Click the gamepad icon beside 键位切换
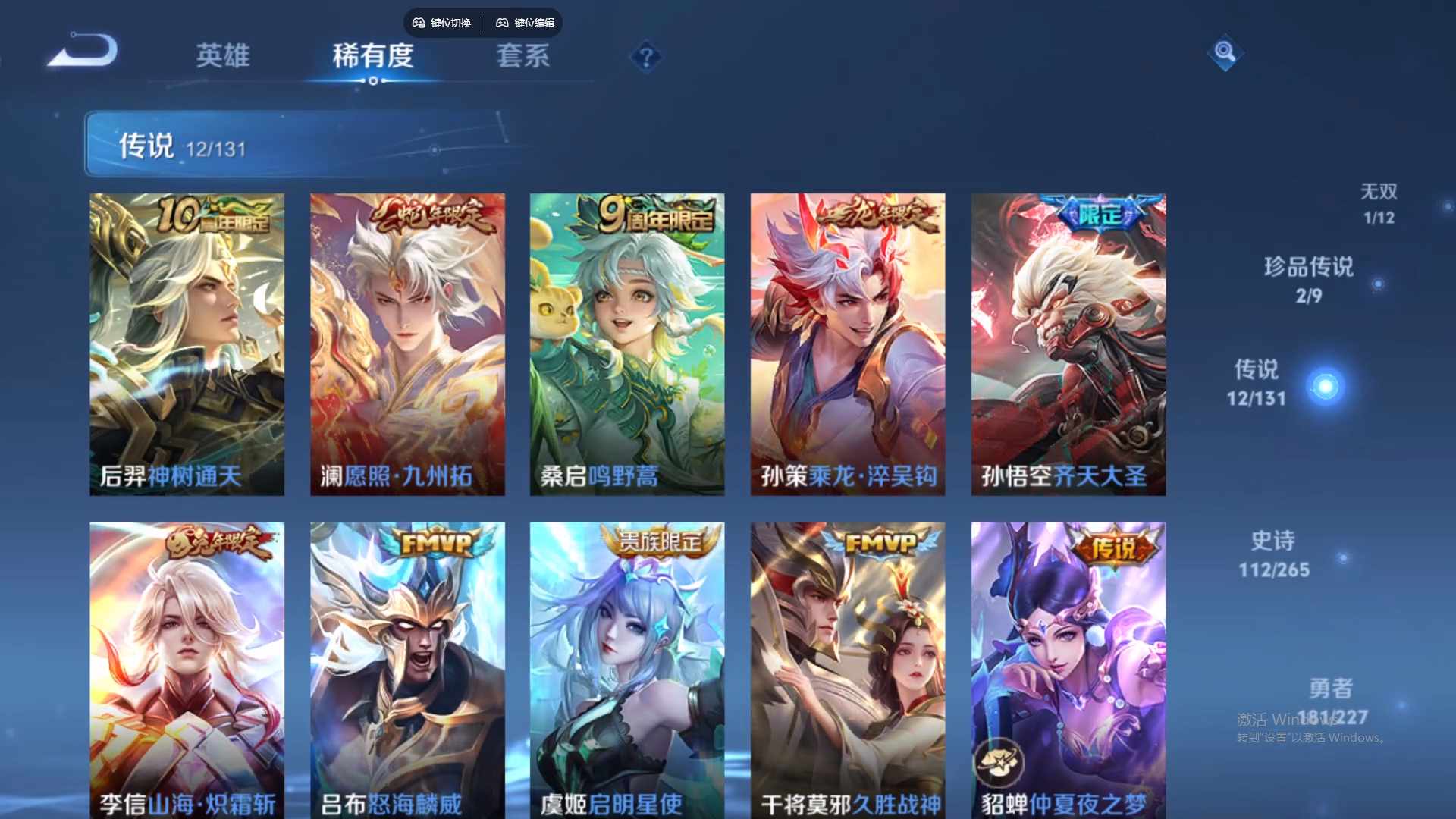 point(417,23)
